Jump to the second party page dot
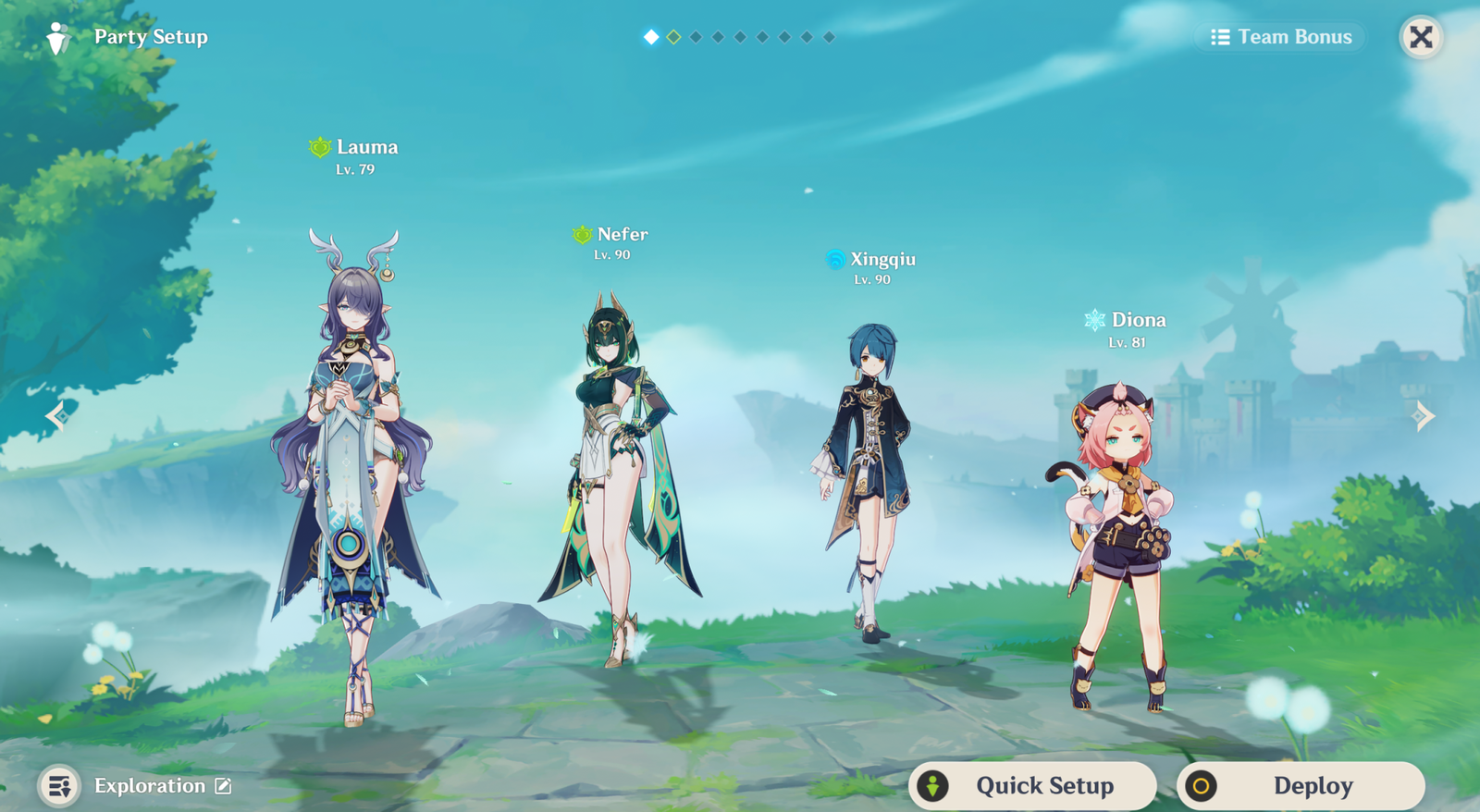 (x=673, y=37)
